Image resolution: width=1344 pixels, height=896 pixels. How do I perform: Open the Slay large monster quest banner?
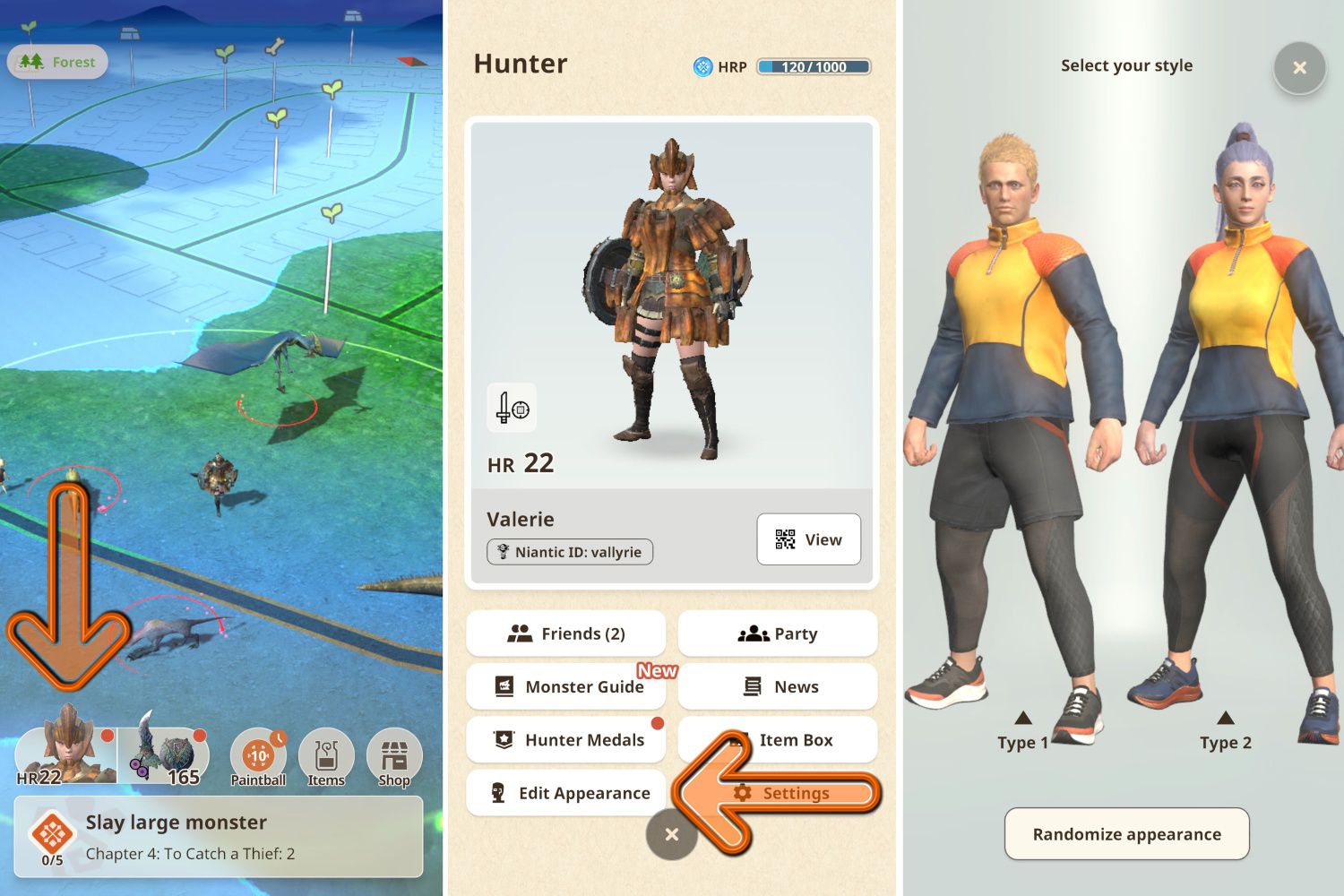[x=218, y=835]
